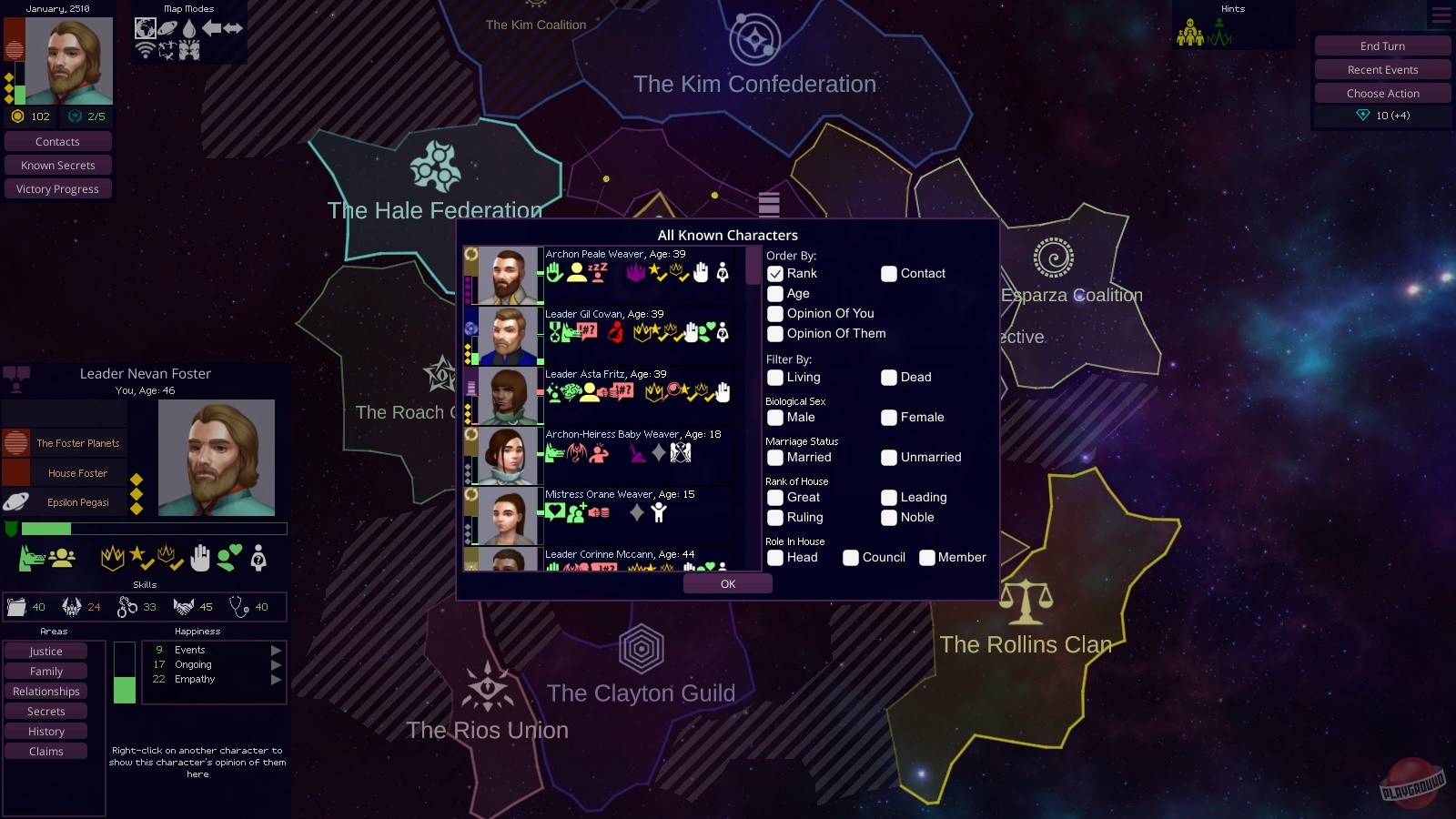Click the handshake Diplomacy skill icon
This screenshot has width=1456, height=819.
182,606
